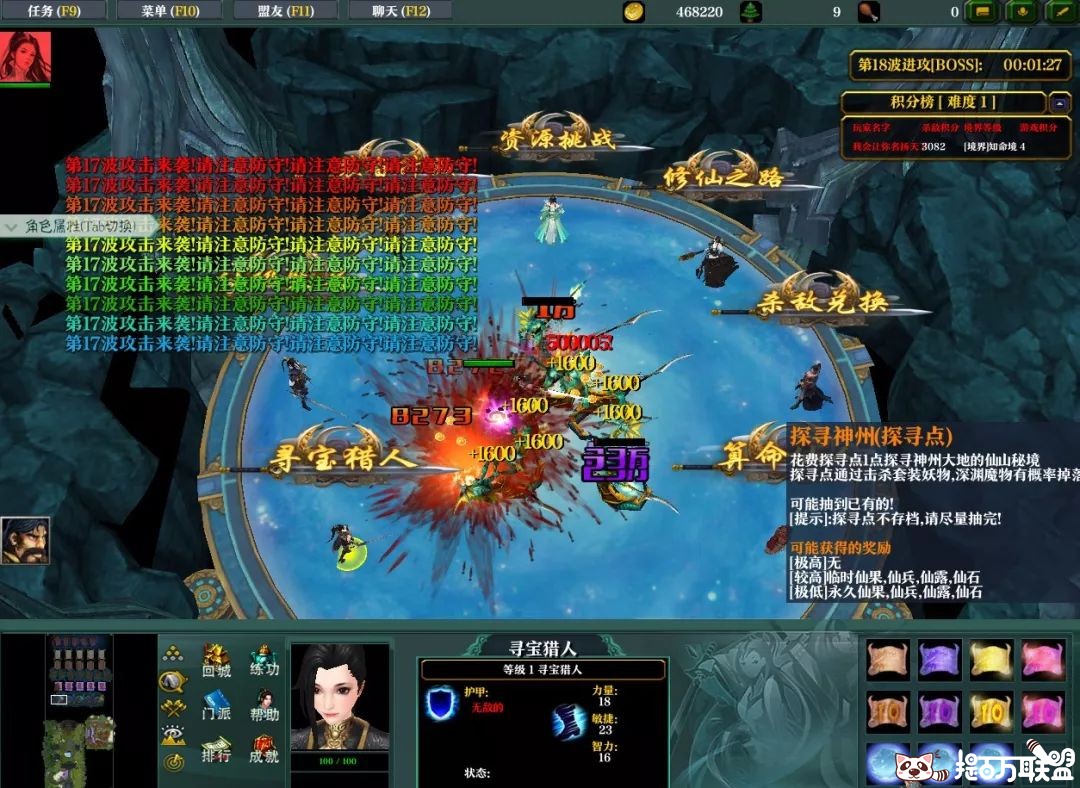Use the 回城 return-to-town ability
1080x788 pixels.
[216, 661]
